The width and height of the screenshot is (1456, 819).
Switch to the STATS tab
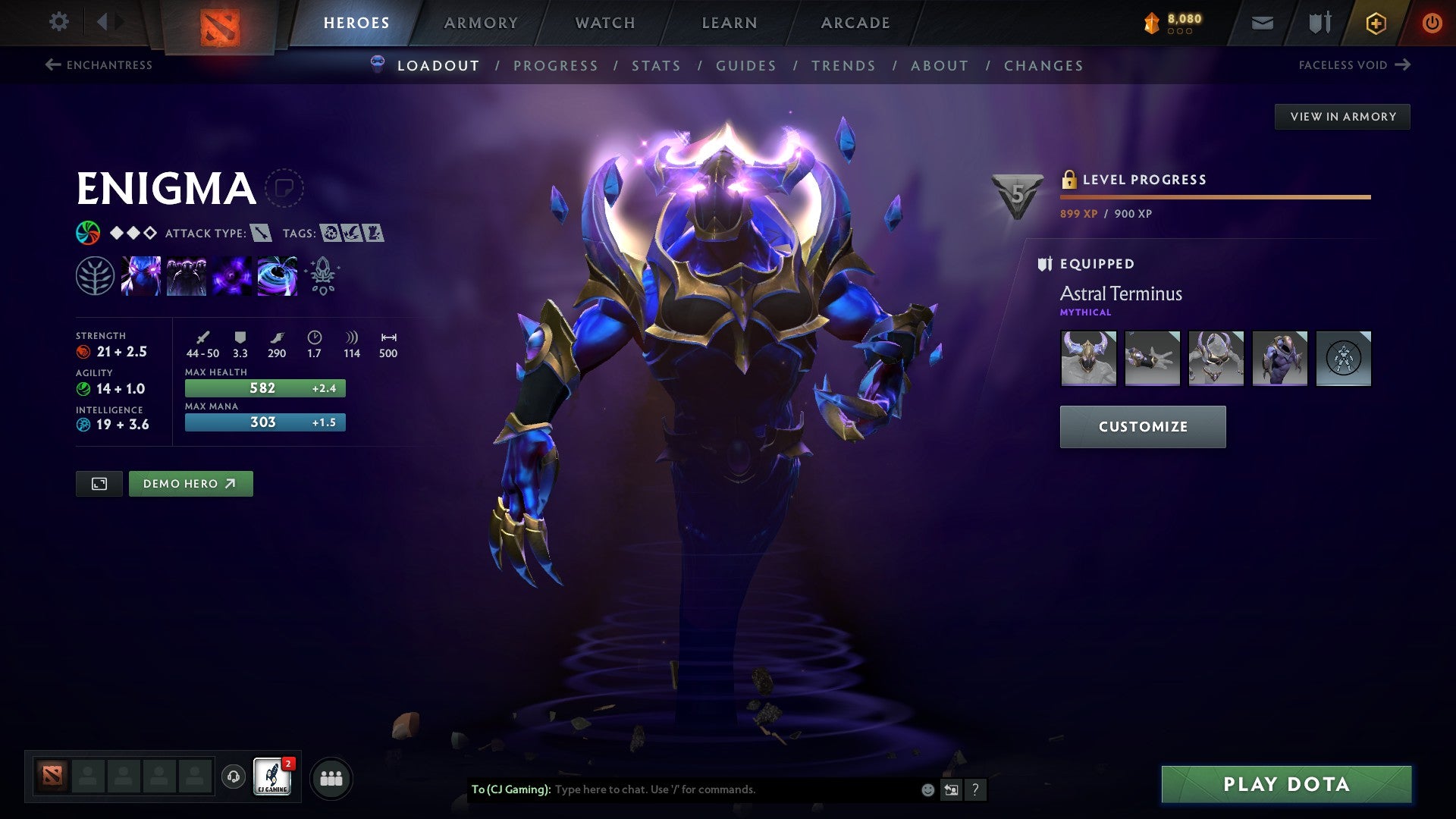point(657,66)
